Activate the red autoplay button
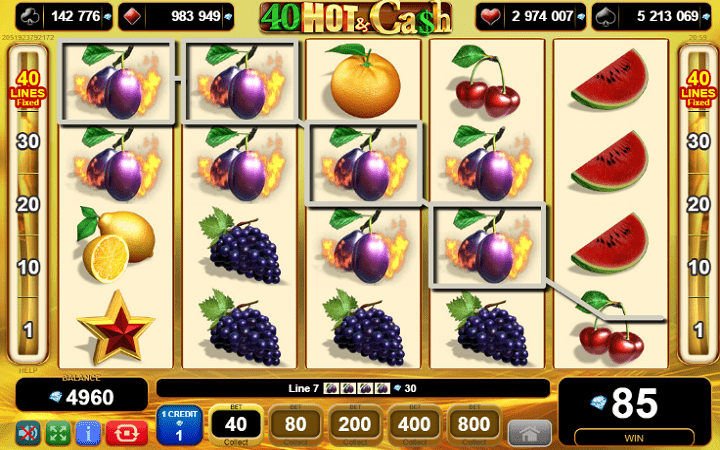Viewport: 720px width, 450px height. point(128,433)
